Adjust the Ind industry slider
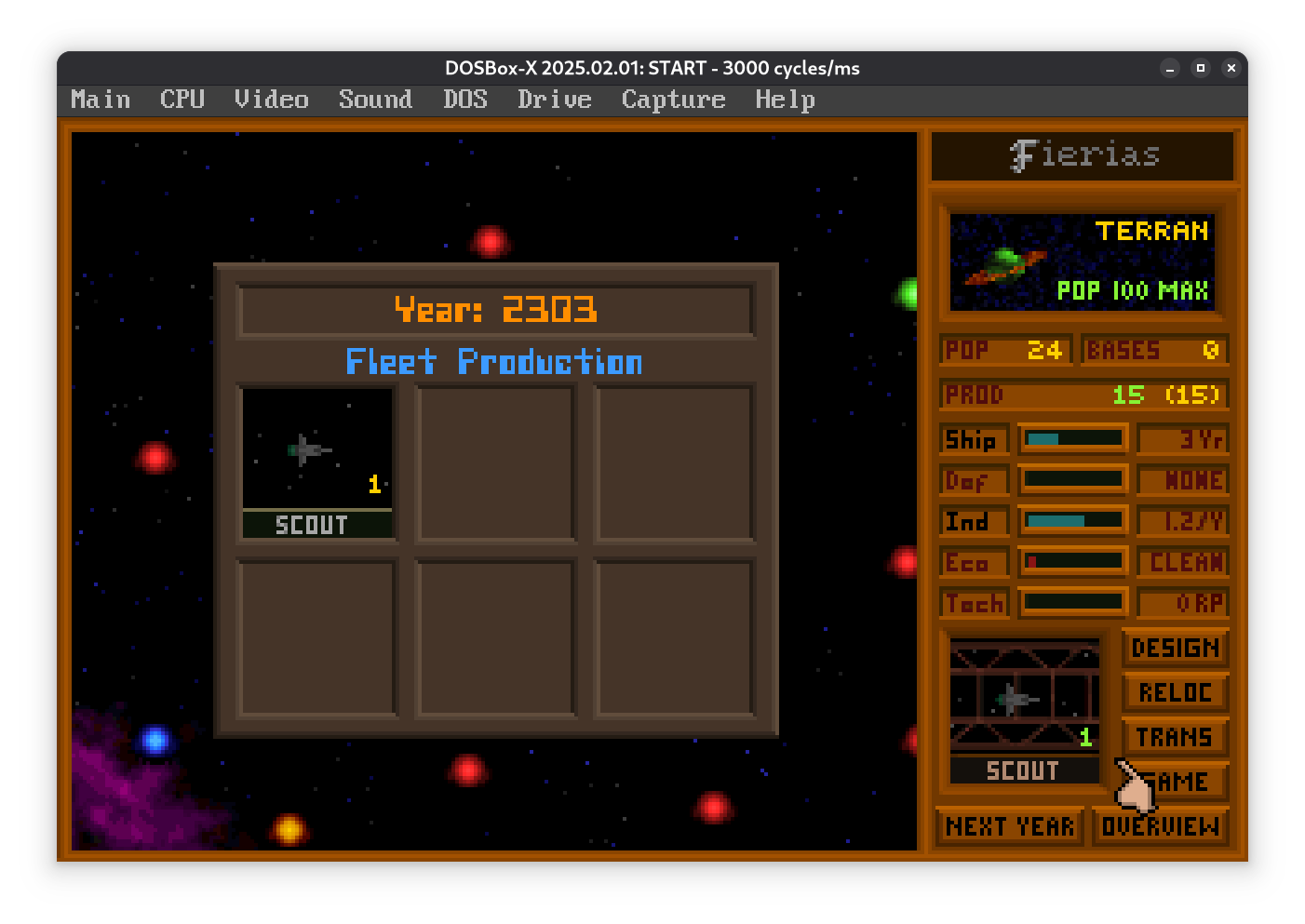The width and height of the screenshot is (1305, 924). pyautogui.click(x=1073, y=521)
